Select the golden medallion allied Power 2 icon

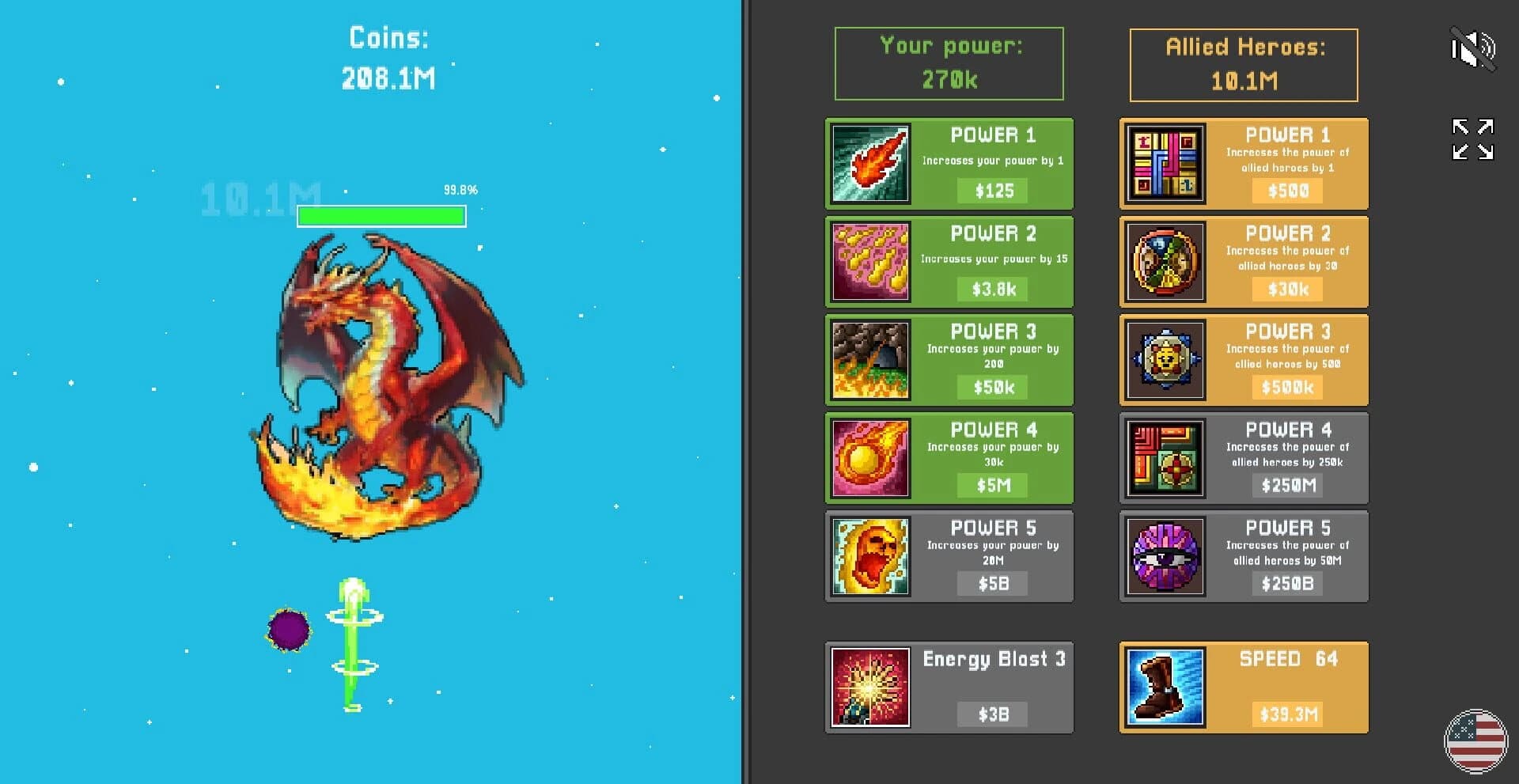[x=1165, y=262]
